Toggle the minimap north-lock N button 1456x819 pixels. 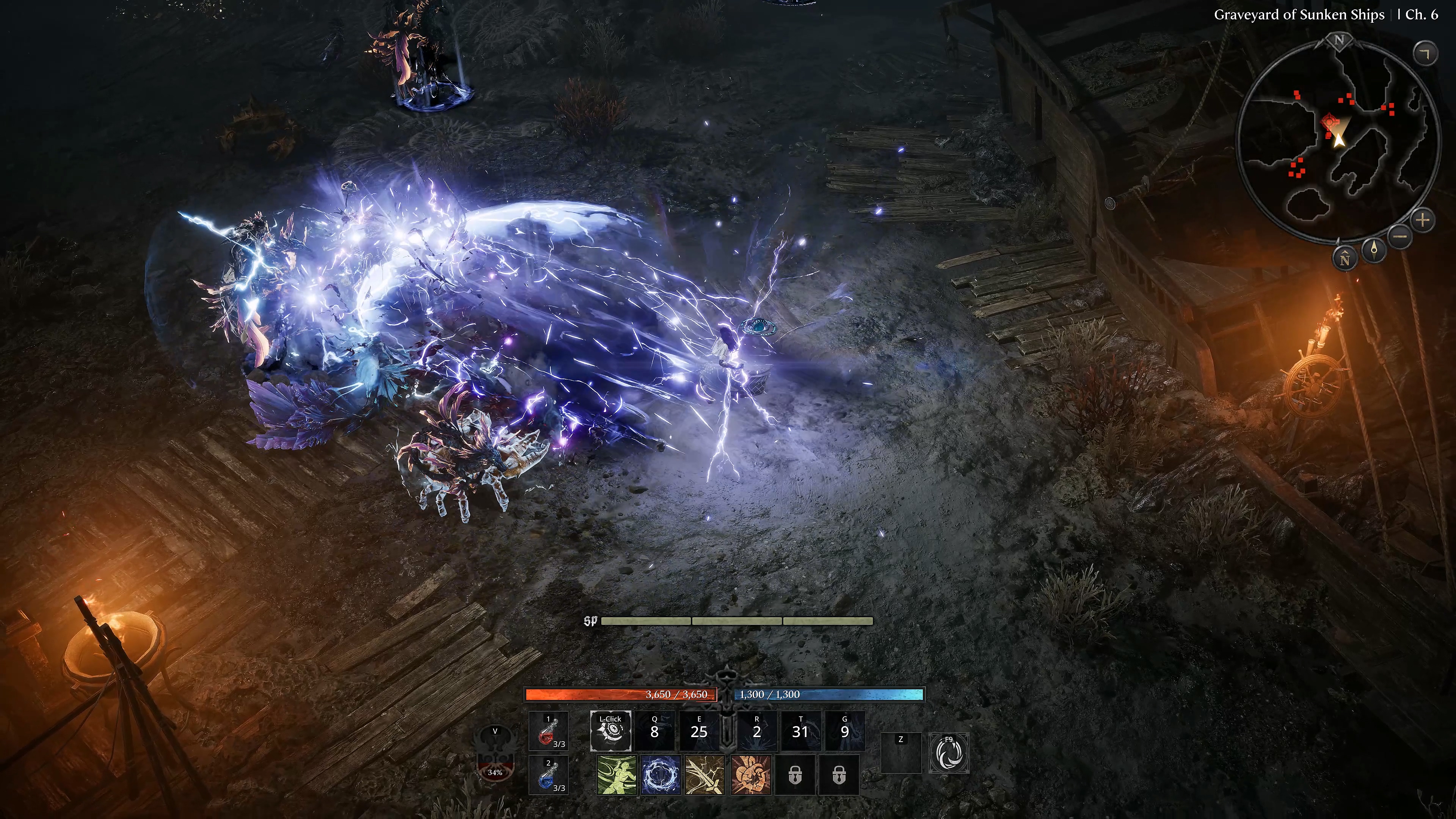[1345, 259]
